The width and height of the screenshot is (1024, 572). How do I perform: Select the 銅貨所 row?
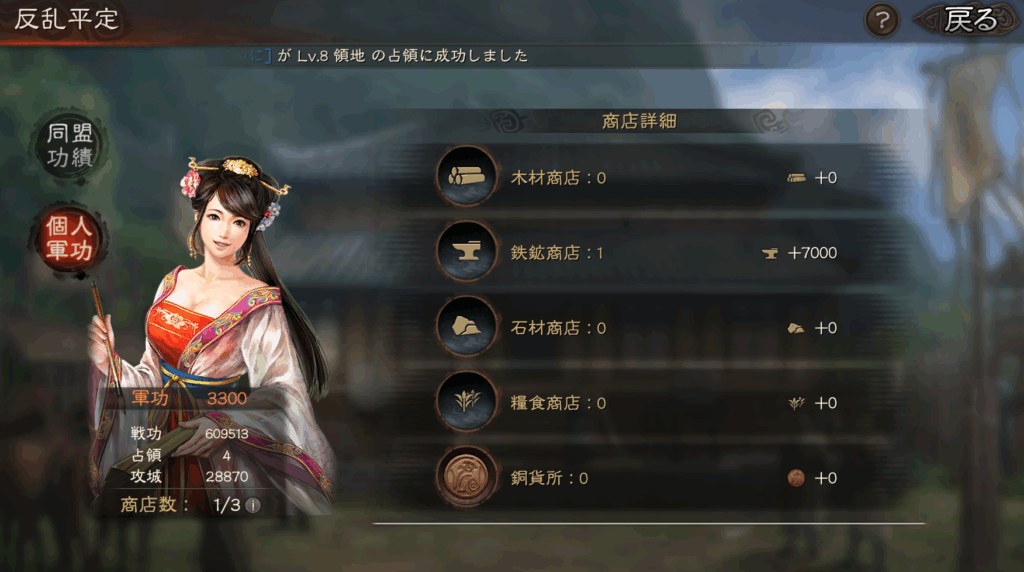[640, 478]
